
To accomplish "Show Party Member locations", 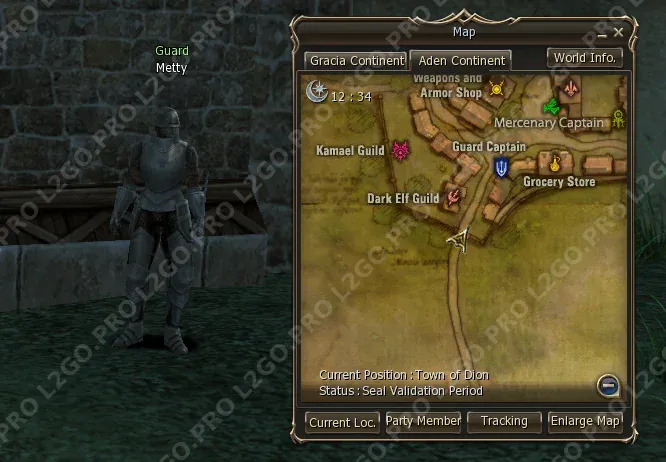I will click(x=423, y=422).
